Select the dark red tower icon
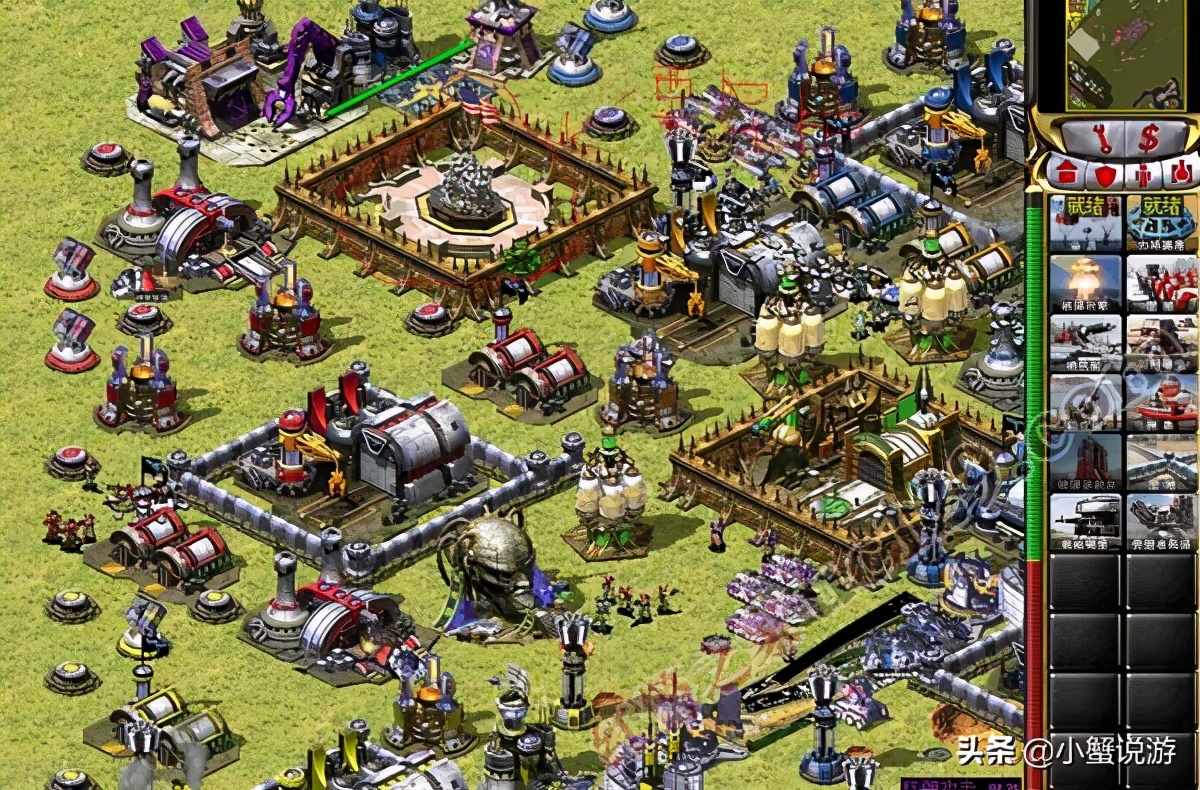The height and width of the screenshot is (790, 1200). [x=1085, y=462]
